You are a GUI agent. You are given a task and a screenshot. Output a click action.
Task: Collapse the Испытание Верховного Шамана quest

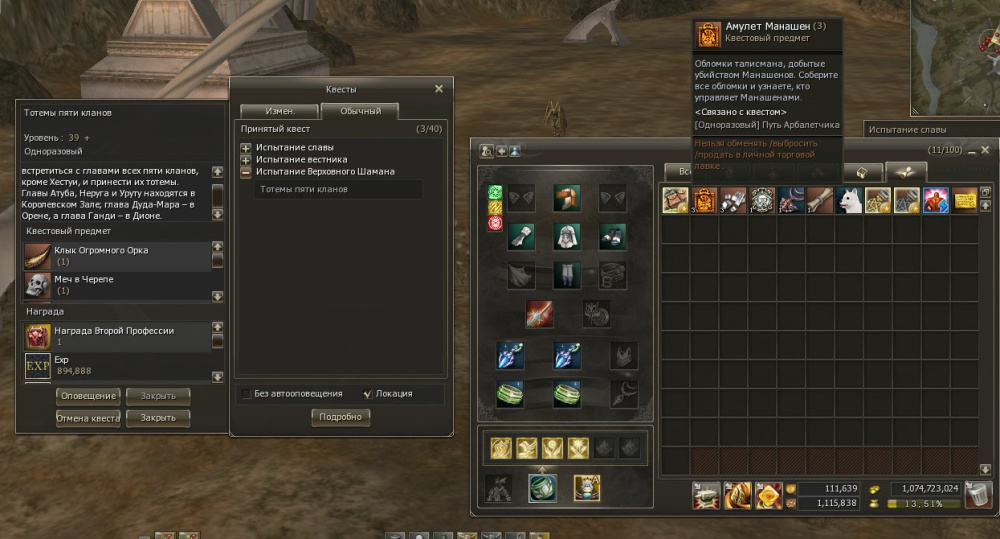coord(246,172)
